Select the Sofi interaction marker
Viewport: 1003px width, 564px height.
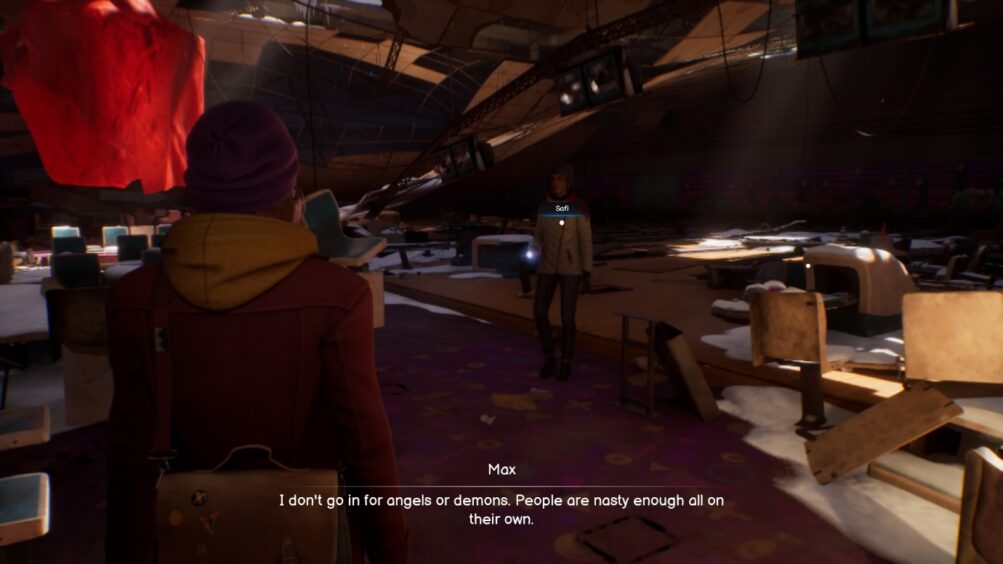click(x=562, y=223)
